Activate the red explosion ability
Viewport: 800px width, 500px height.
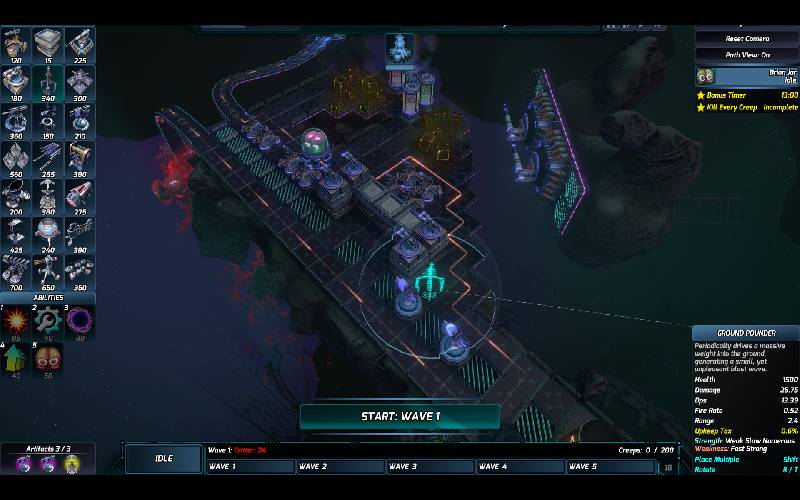click(16, 322)
